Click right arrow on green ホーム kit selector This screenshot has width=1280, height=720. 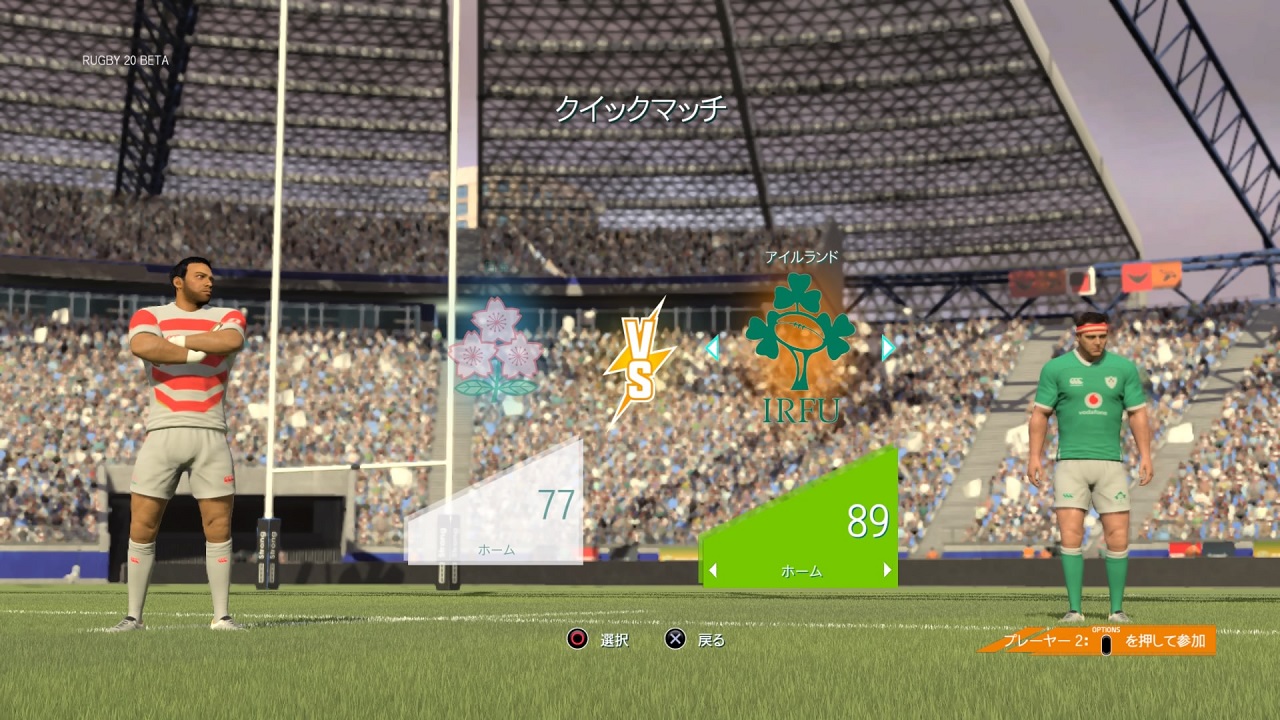[x=887, y=571]
